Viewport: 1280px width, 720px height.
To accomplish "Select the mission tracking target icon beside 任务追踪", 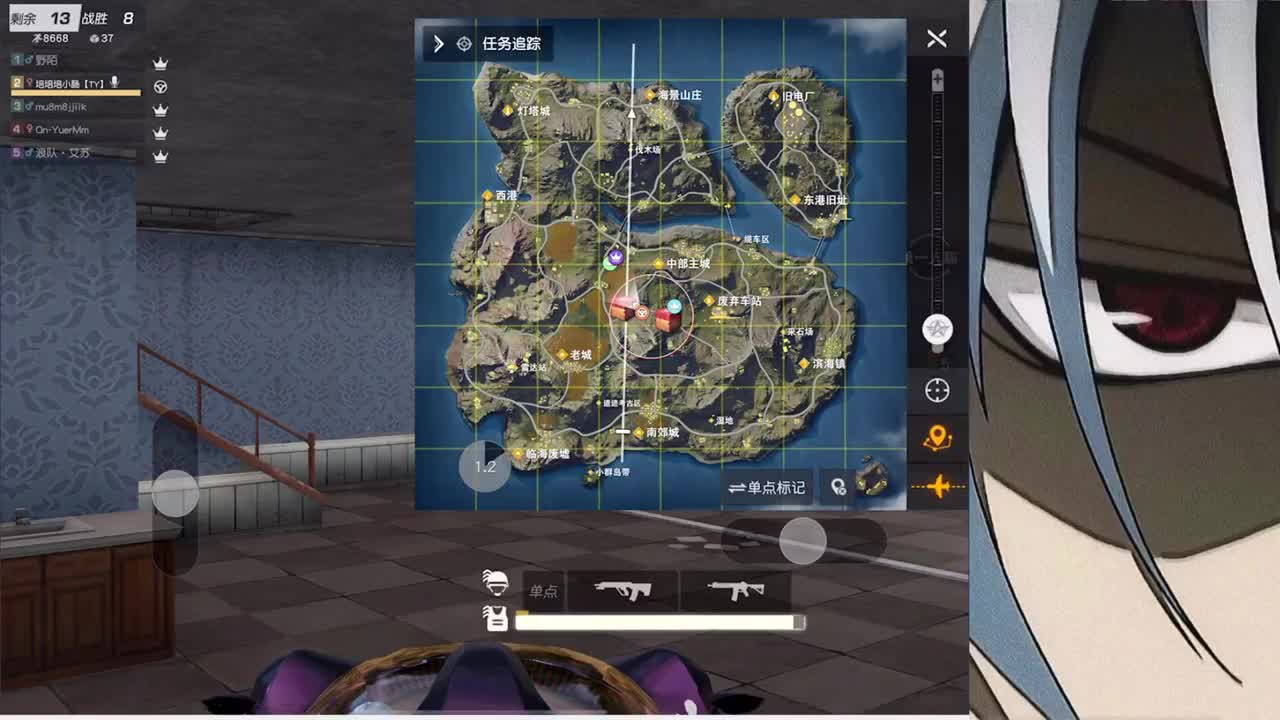I will pyautogui.click(x=463, y=44).
